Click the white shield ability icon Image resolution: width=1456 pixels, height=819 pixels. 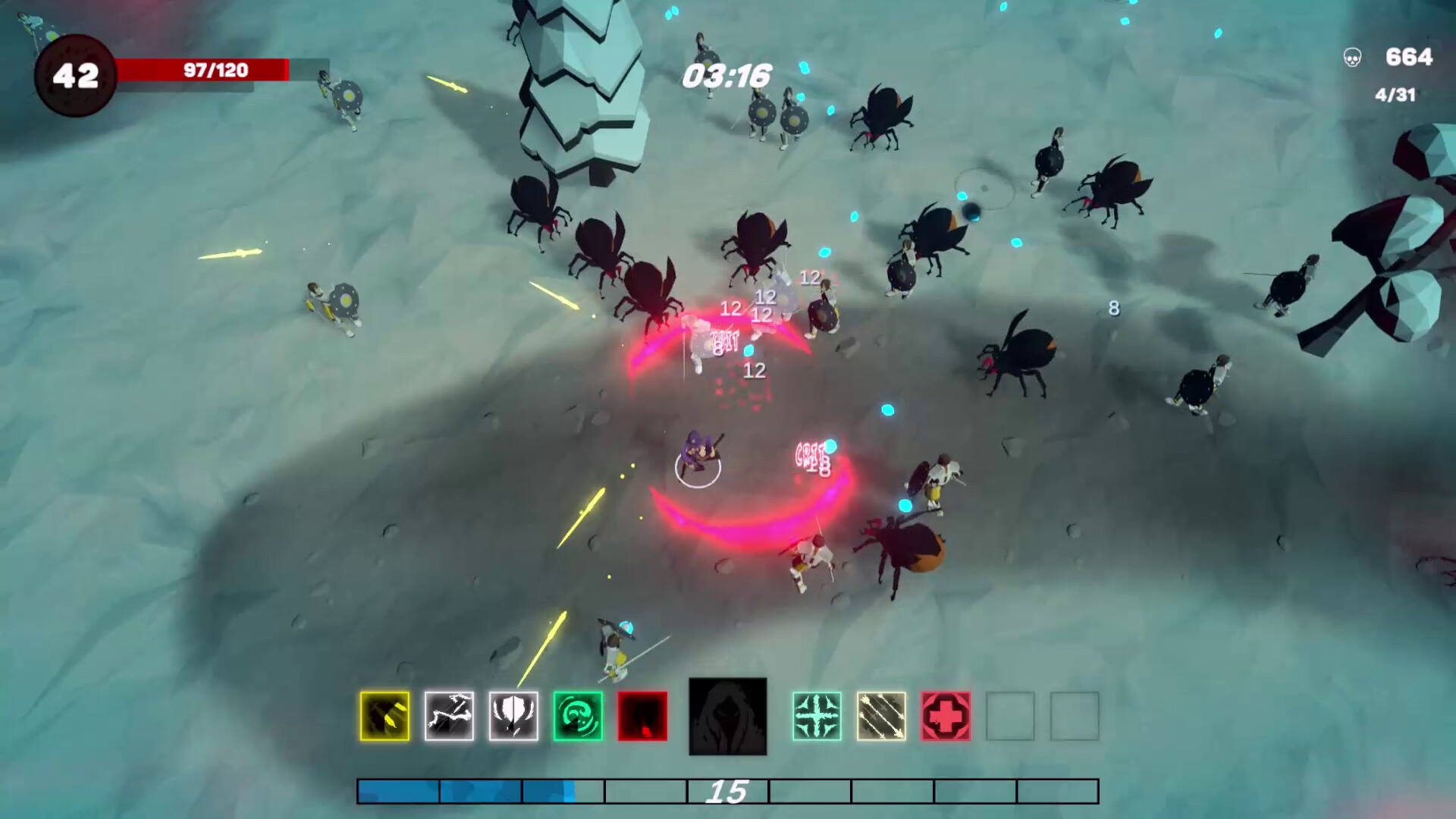click(513, 717)
